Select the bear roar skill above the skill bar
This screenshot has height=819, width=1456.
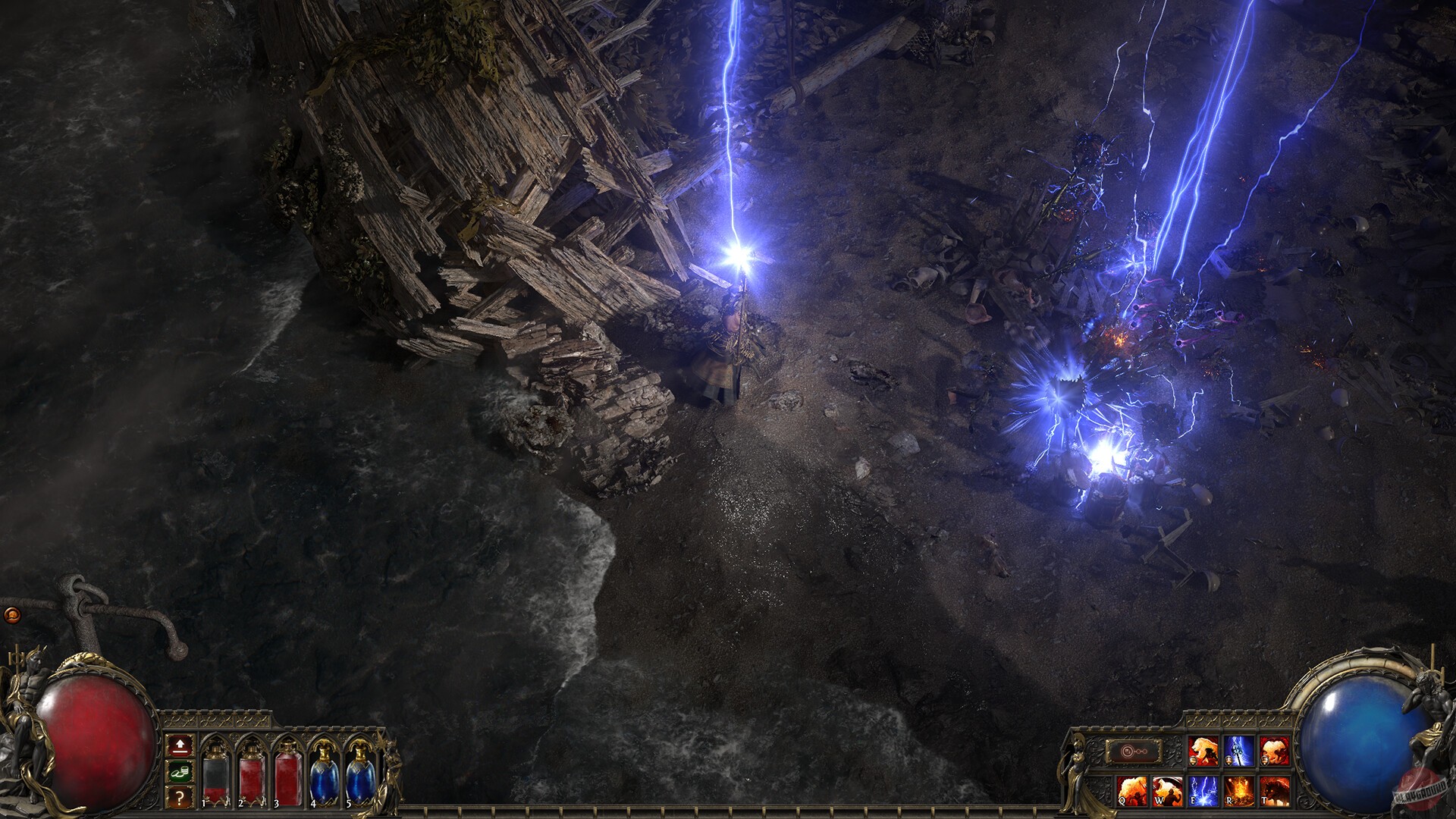click(1203, 751)
